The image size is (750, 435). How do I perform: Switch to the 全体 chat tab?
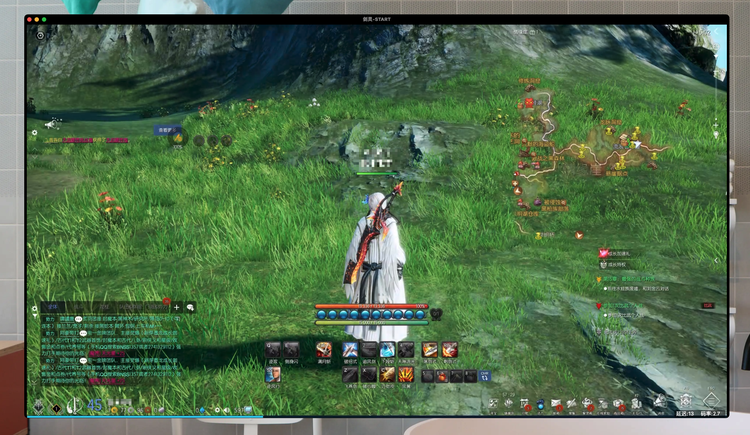pyautogui.click(x=53, y=307)
